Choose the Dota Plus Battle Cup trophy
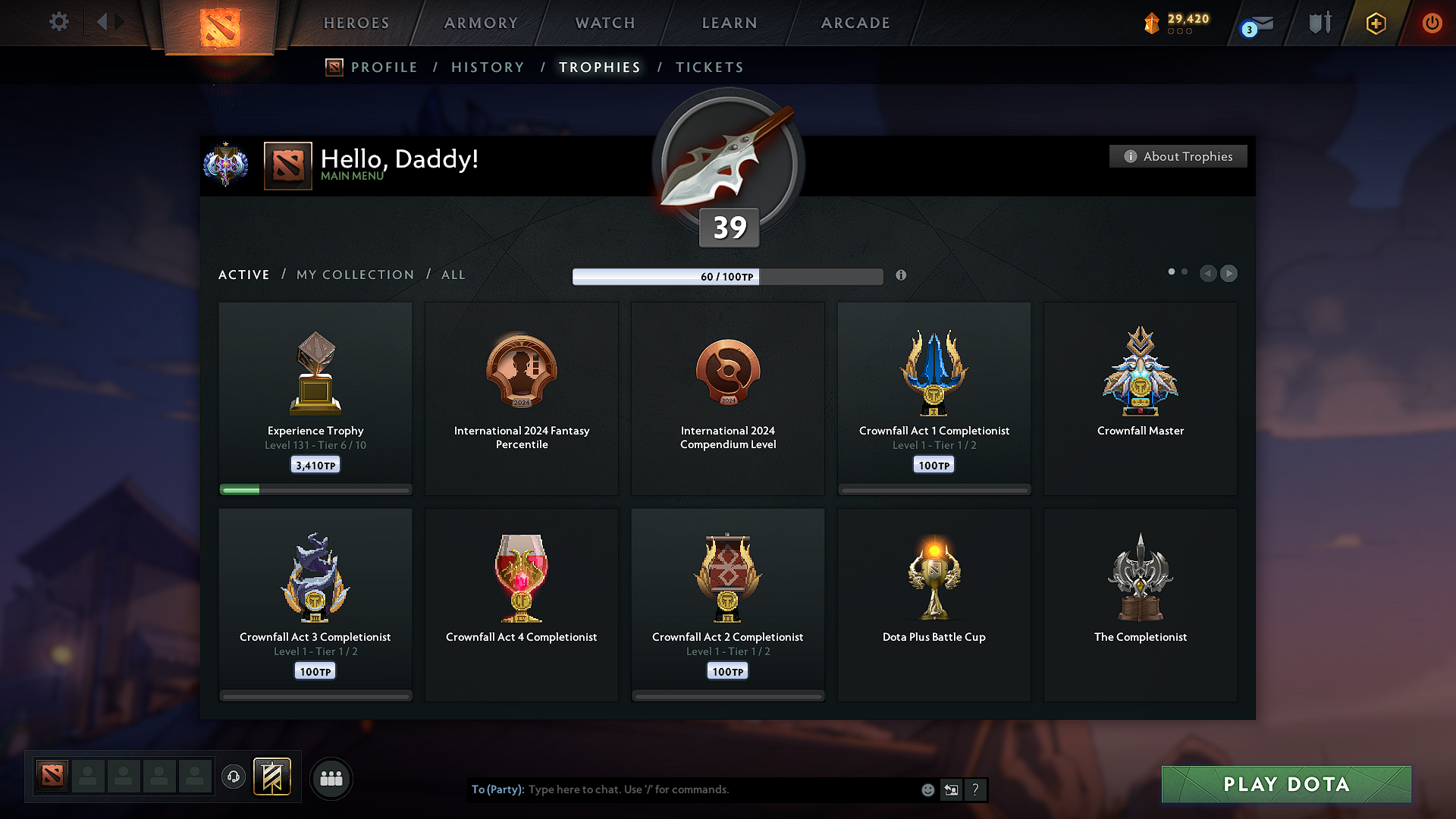Image resolution: width=1456 pixels, height=819 pixels. pos(934,604)
